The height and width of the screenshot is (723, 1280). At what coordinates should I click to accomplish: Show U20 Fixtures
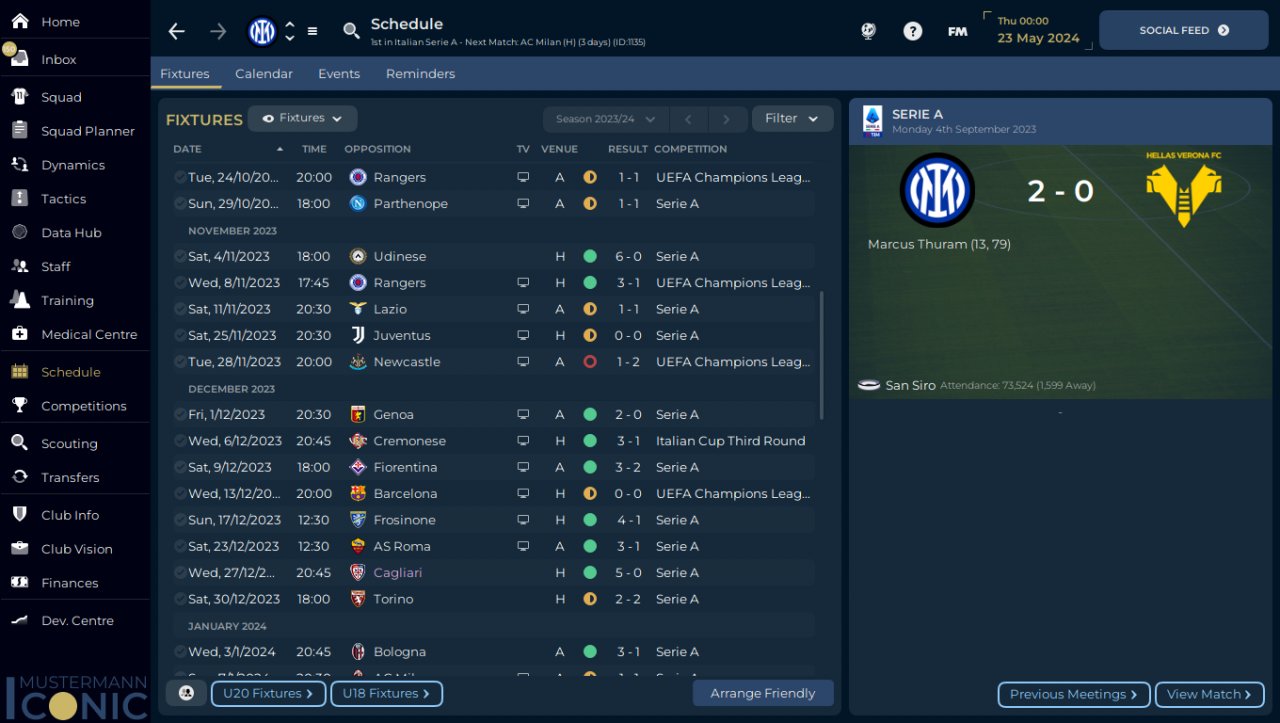[268, 693]
